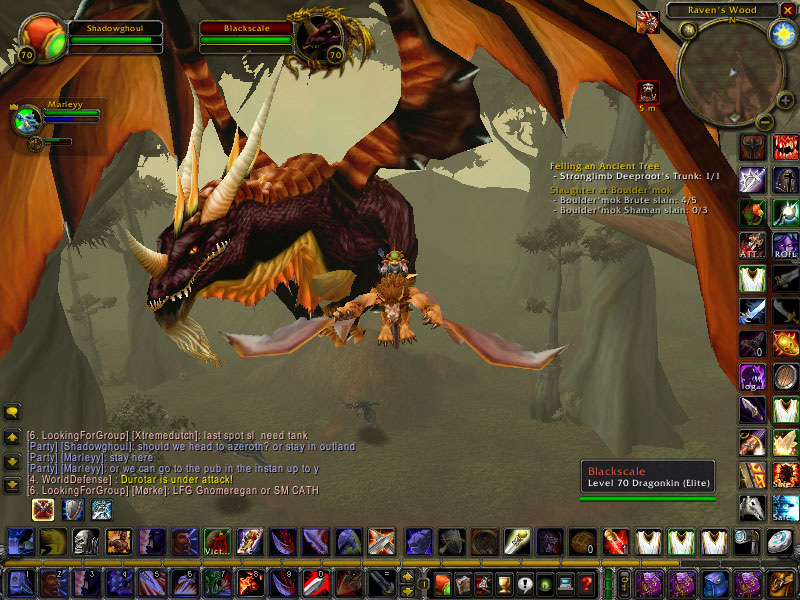Click the red question mark help button

(587, 584)
